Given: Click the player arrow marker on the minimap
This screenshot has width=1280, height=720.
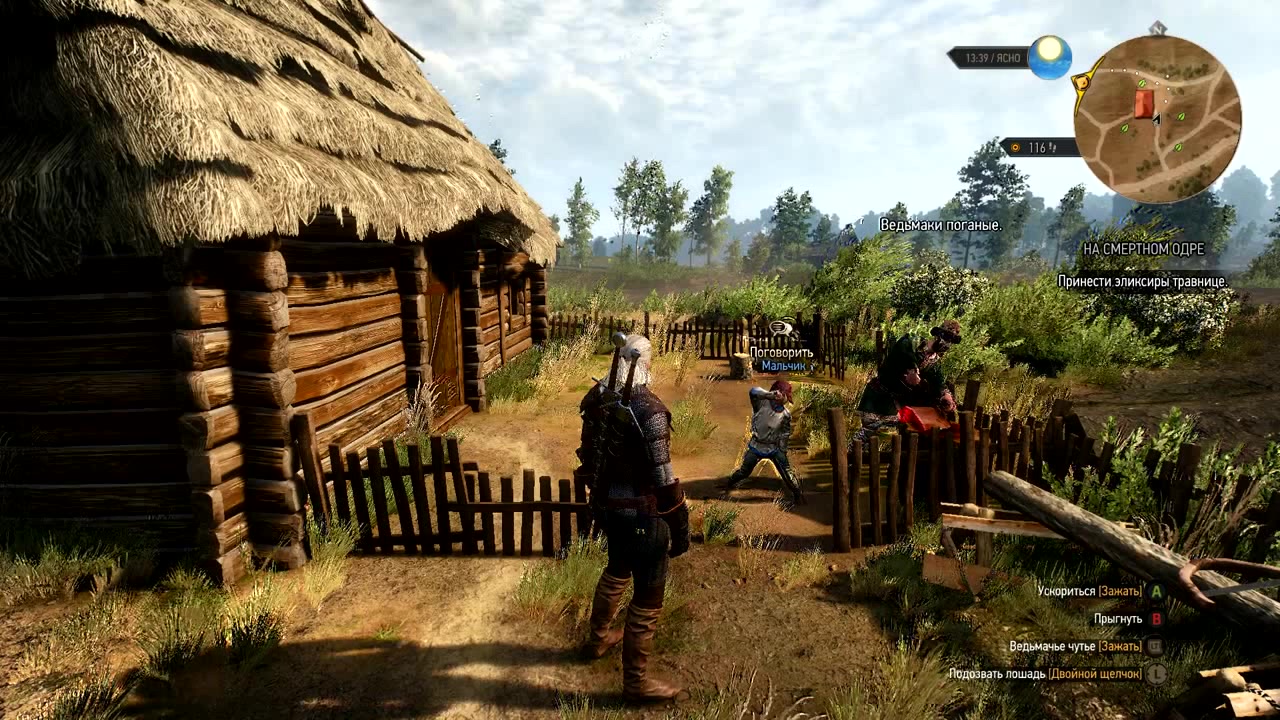Looking at the screenshot, I should pyautogui.click(x=1156, y=120).
